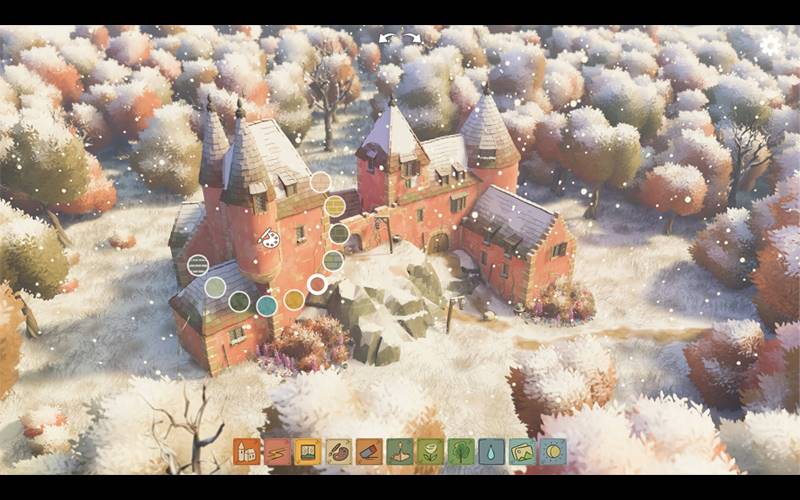Choose the yellow zigzag tool on the red tile
This screenshot has height=500, width=800.
point(277,452)
